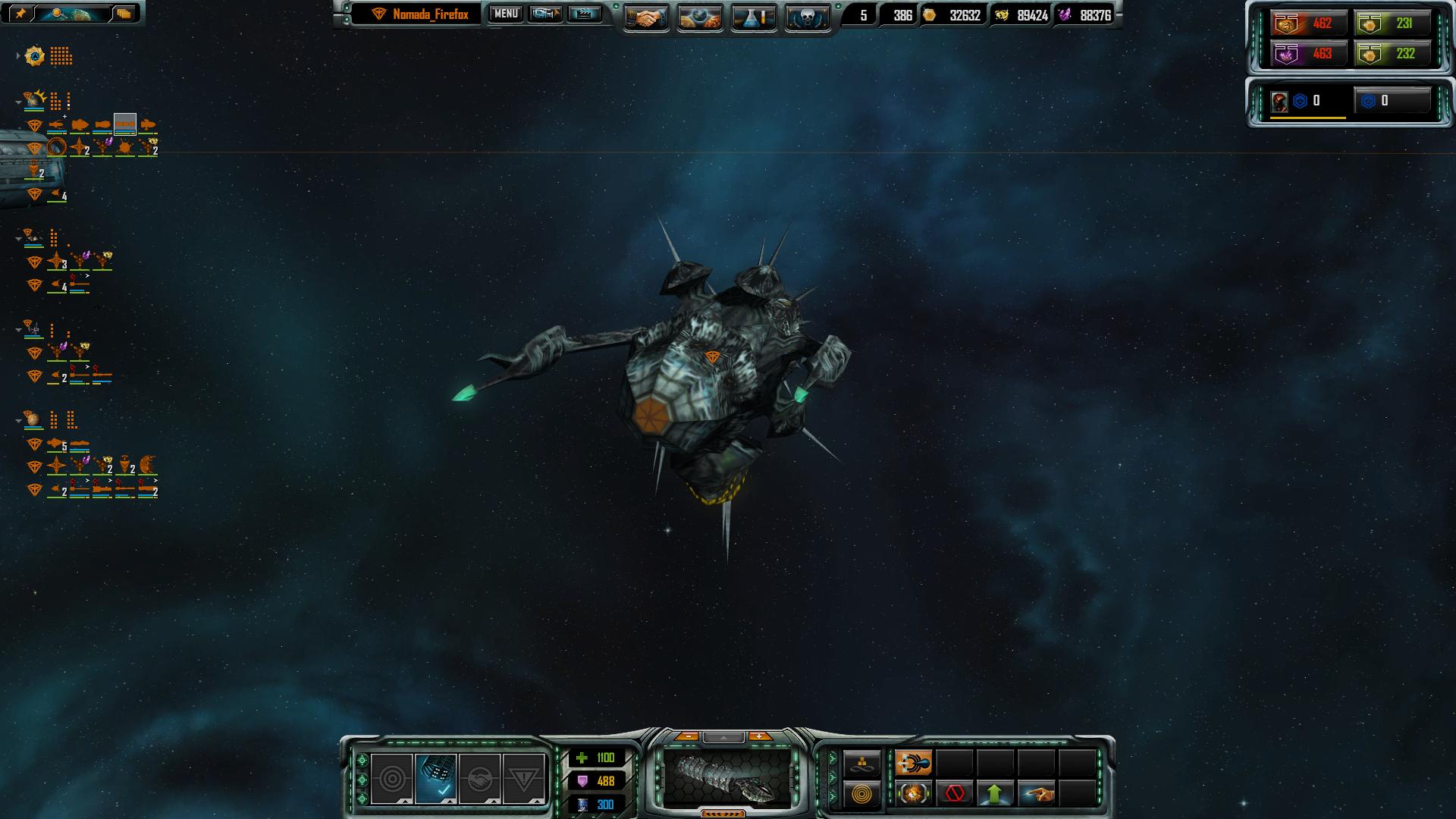This screenshot has height=819, width=1456.
Task: Click the pointing hand command icon
Action: pyautogui.click(x=1037, y=794)
